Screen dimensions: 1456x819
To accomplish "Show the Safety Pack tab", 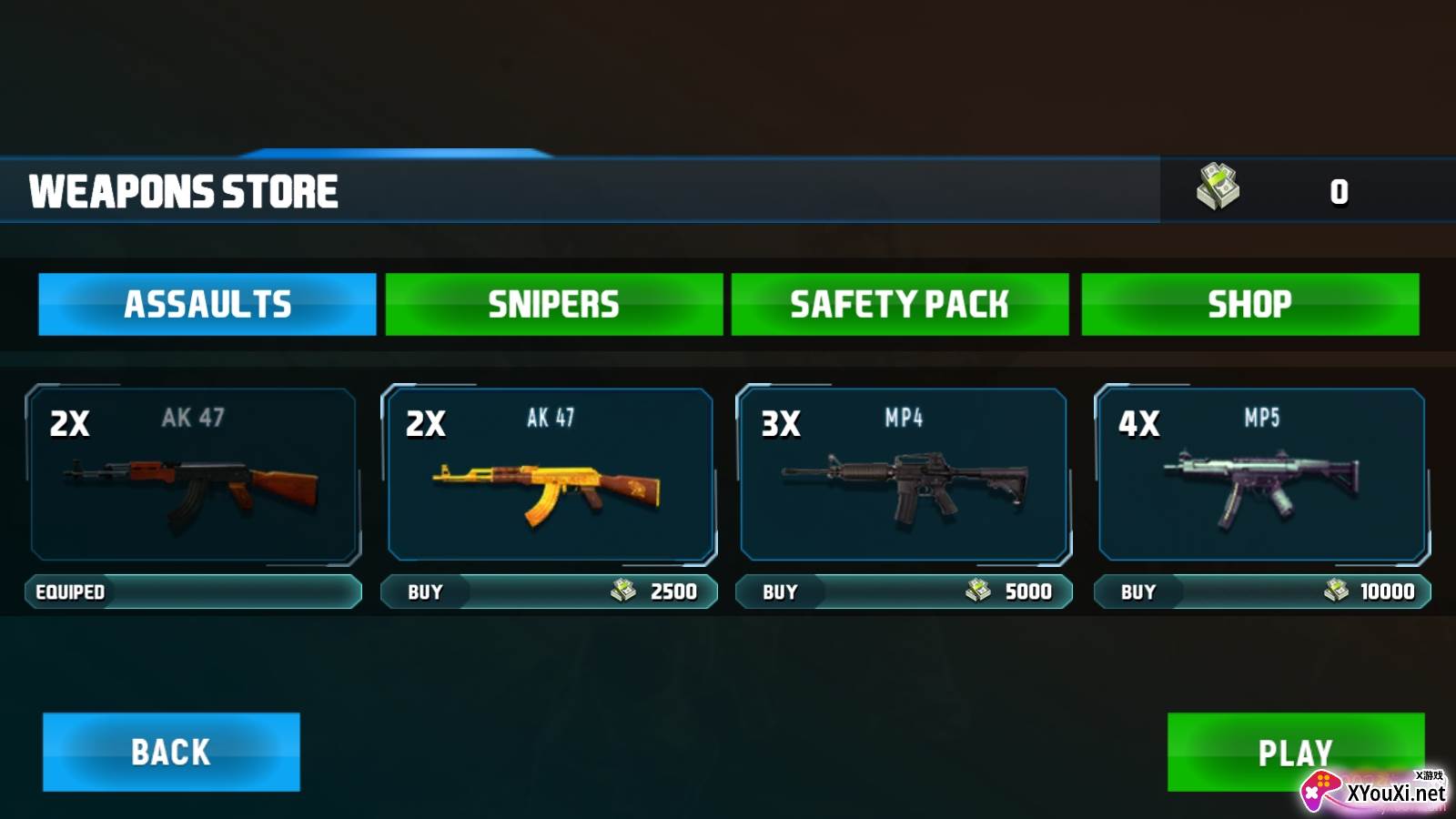I will pos(899,304).
